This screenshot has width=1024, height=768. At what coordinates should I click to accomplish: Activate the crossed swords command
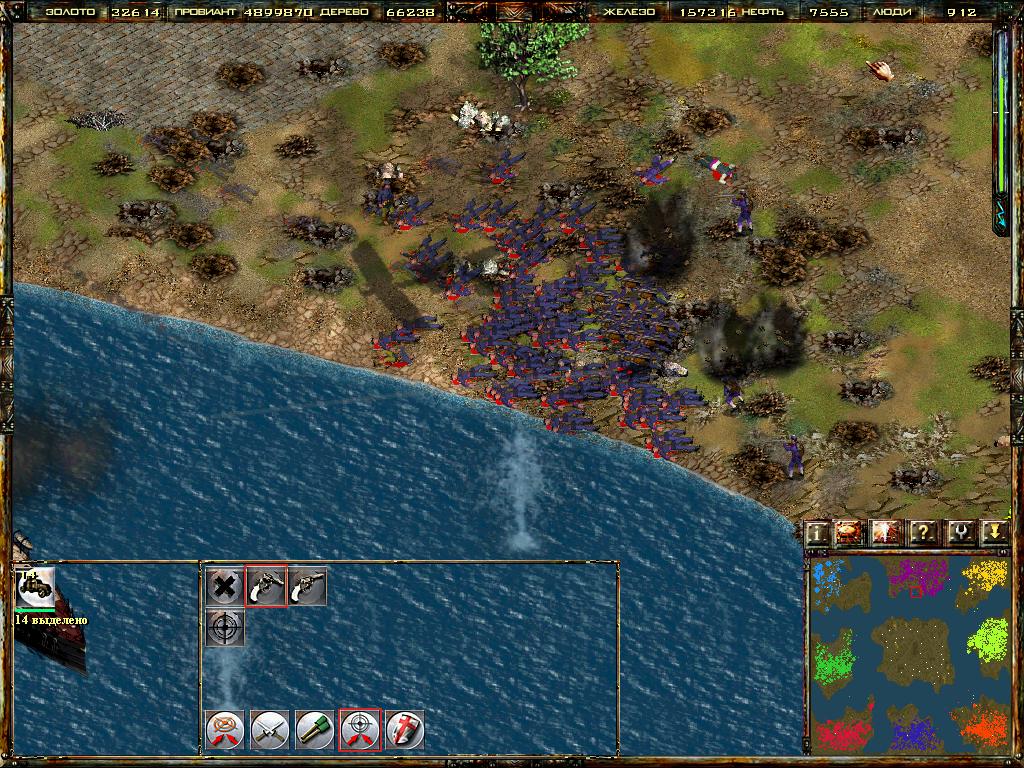coord(270,729)
